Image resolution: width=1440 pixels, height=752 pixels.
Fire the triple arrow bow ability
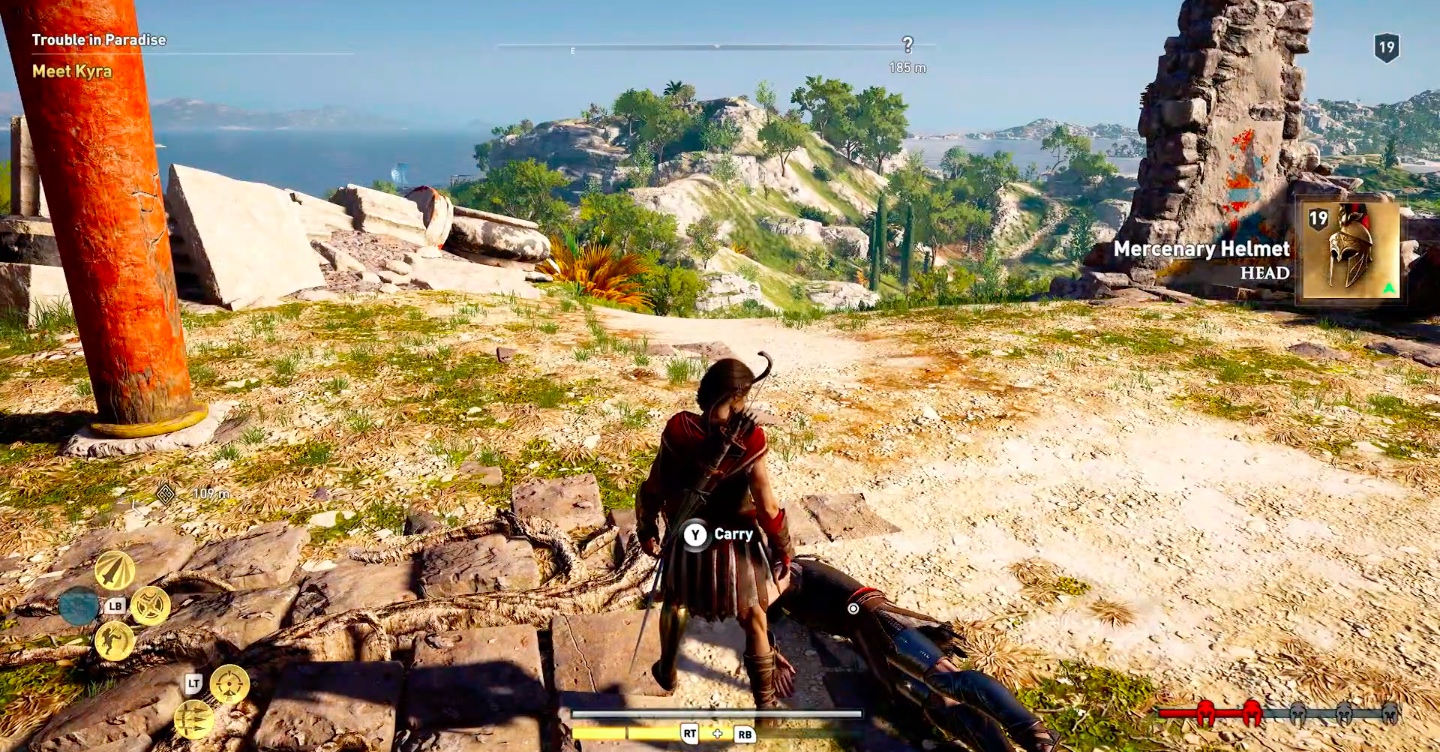pyautogui.click(x=194, y=719)
